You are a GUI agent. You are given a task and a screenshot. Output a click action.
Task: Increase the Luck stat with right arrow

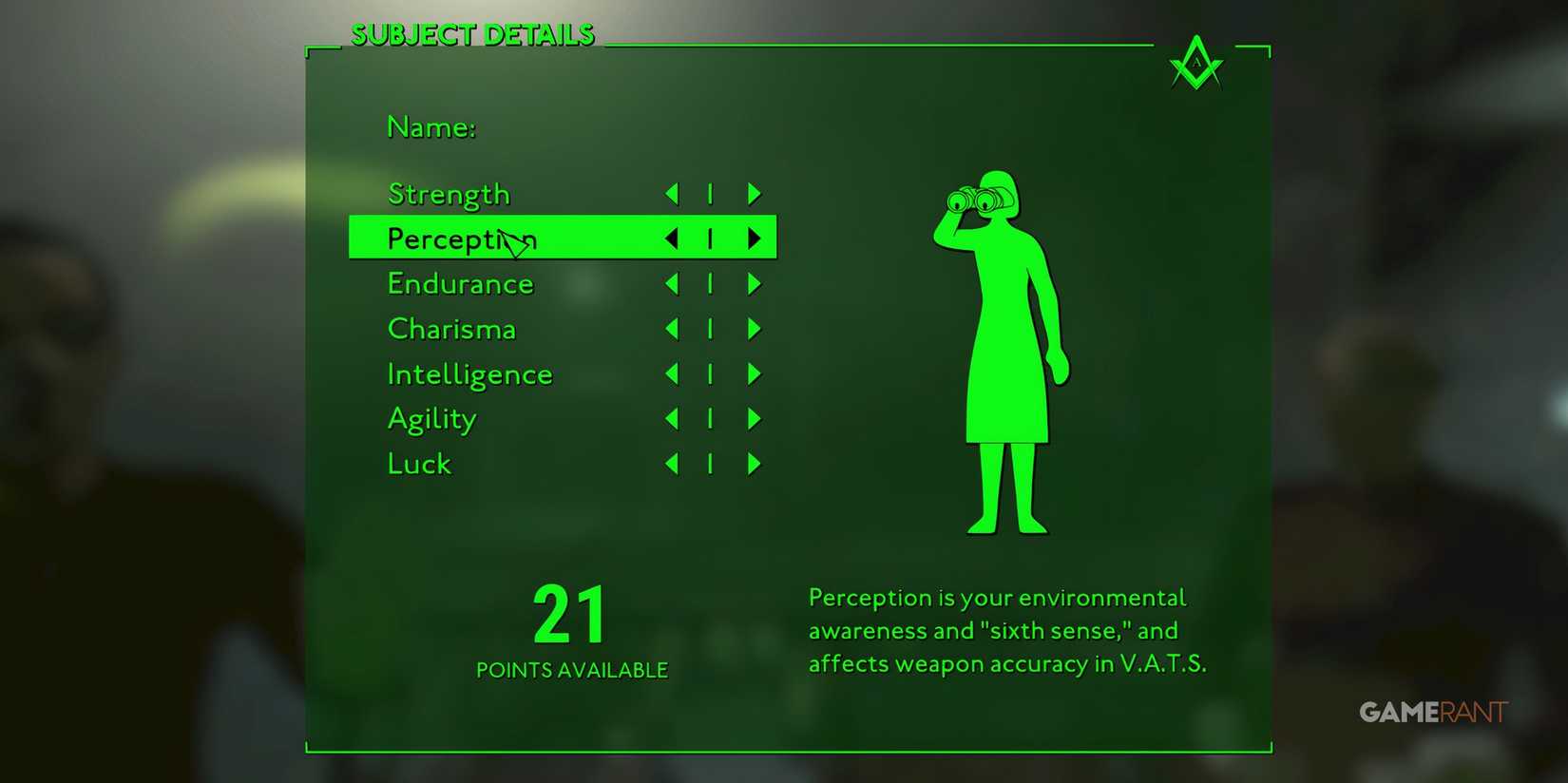coord(754,464)
